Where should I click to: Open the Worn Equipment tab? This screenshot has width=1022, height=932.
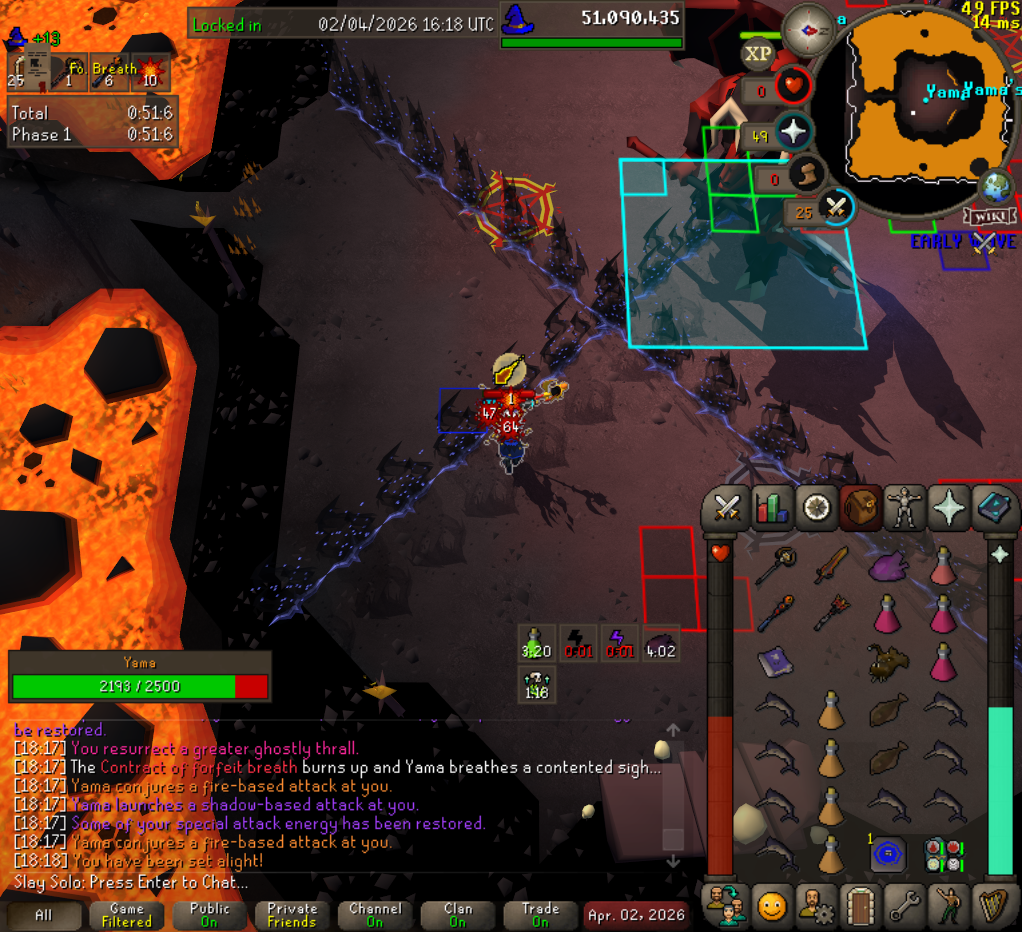[x=904, y=508]
